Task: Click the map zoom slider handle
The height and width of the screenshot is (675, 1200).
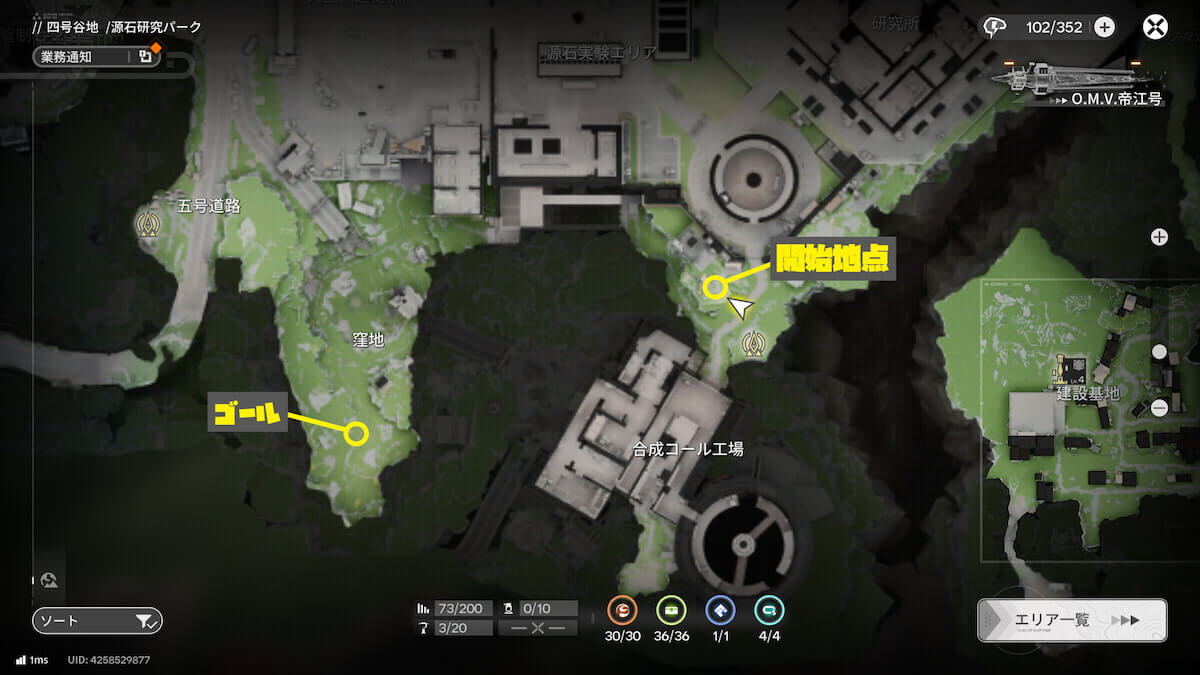Action: (1159, 352)
